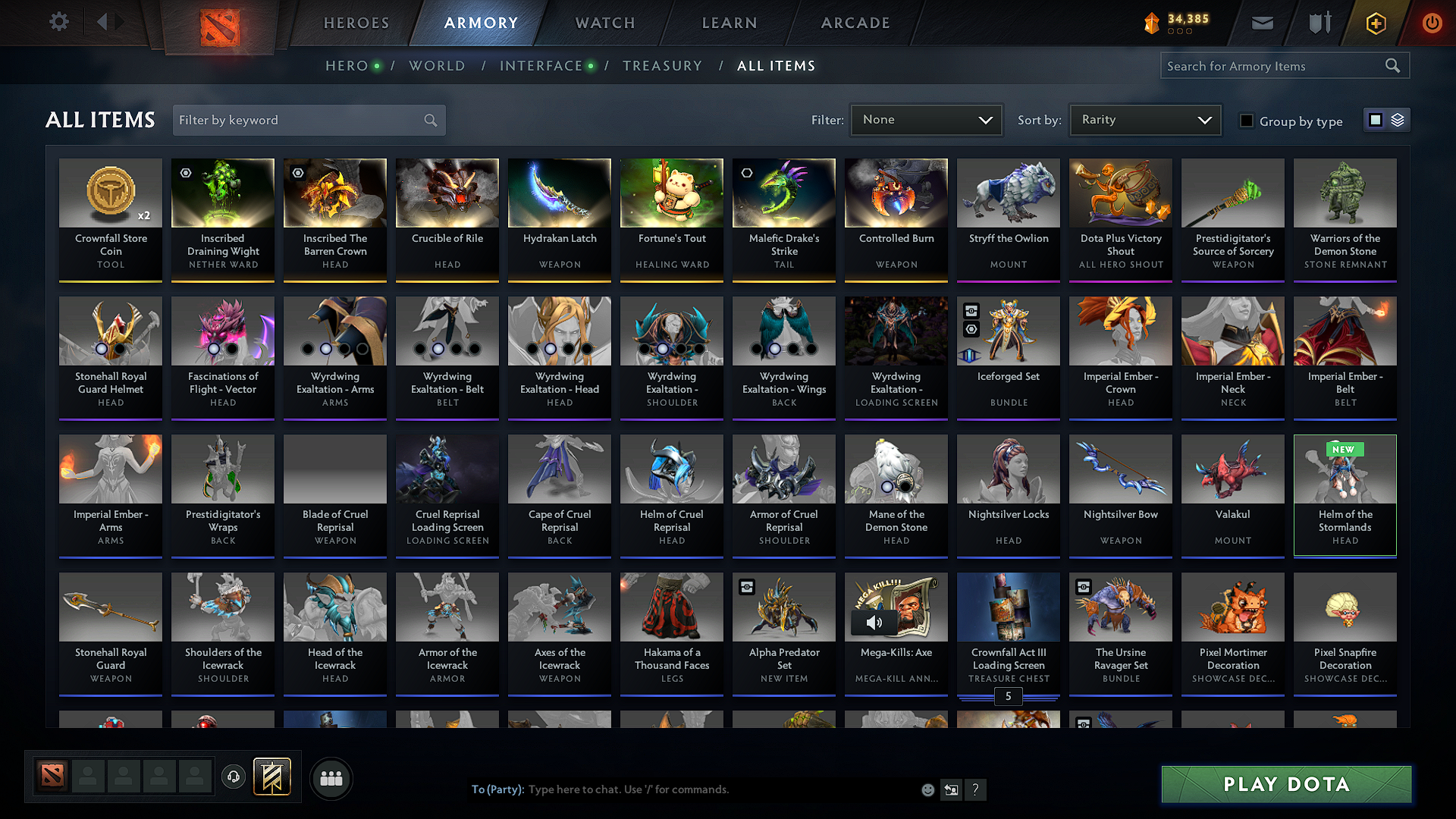Click the settings gear icon

(x=58, y=22)
